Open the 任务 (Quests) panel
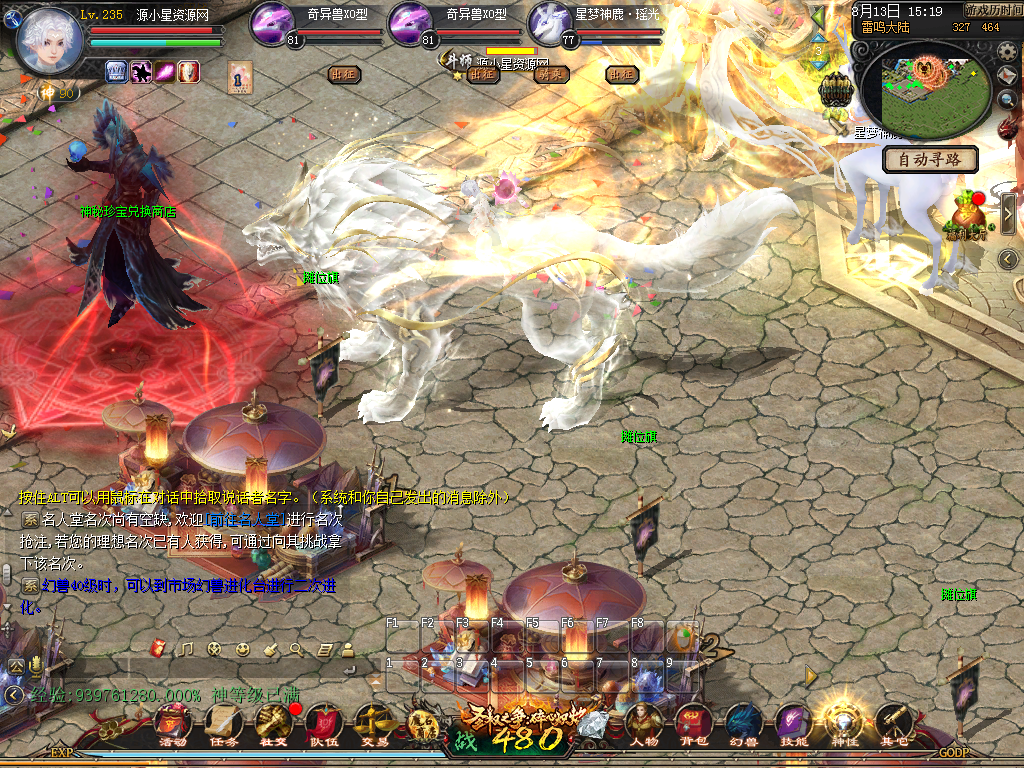The image size is (1024, 768). pos(223,724)
